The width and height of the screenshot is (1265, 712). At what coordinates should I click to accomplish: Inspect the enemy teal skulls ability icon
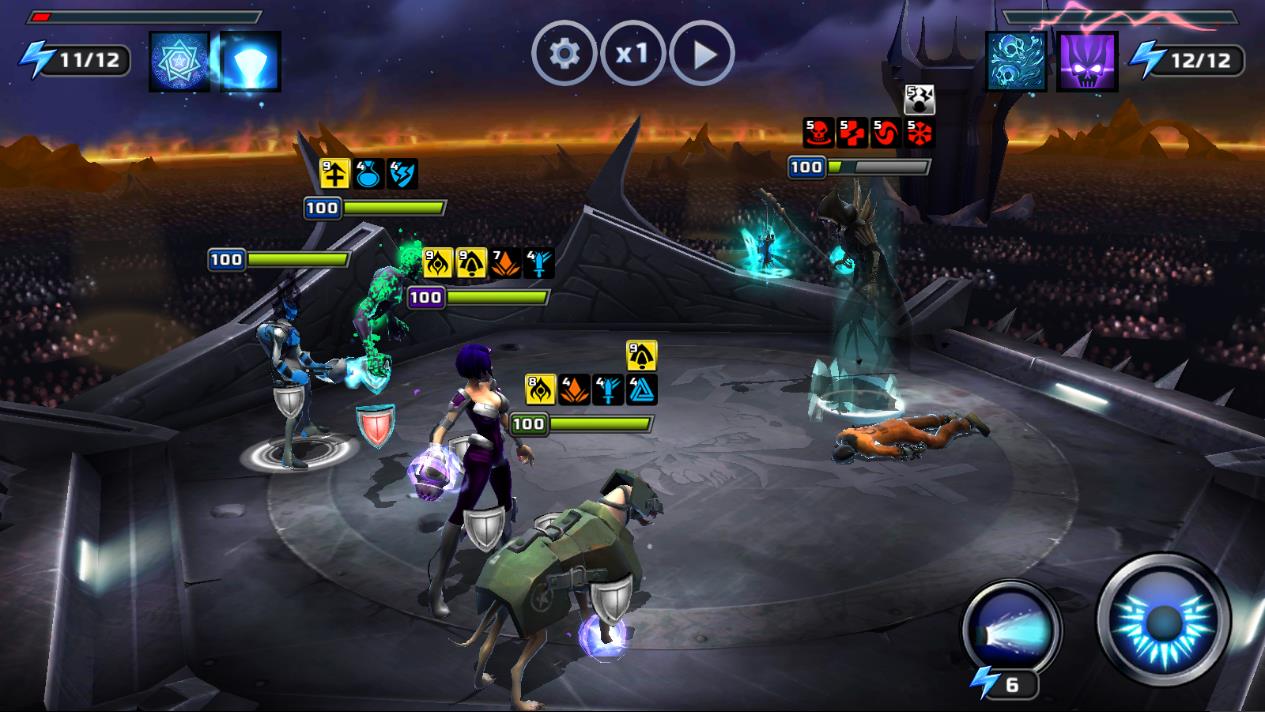[1017, 62]
